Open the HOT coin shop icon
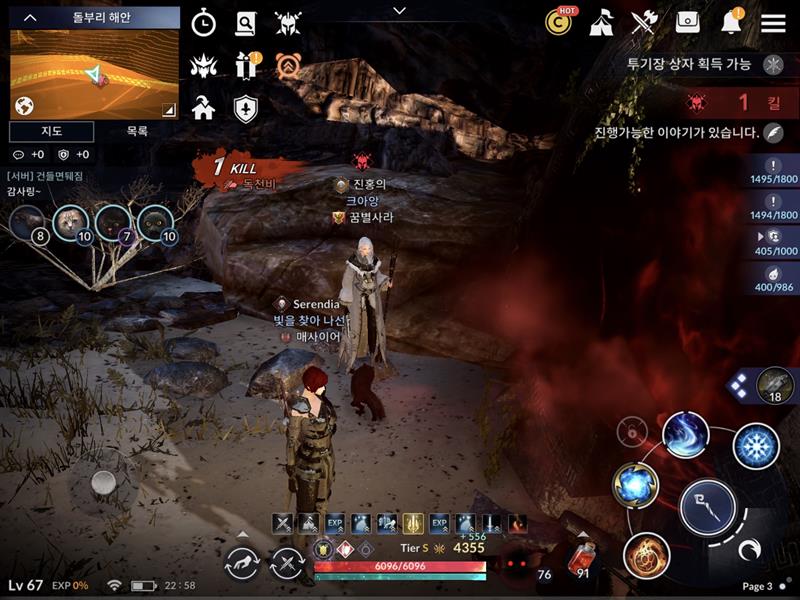Image resolution: width=800 pixels, height=600 pixels. pyautogui.click(x=559, y=21)
